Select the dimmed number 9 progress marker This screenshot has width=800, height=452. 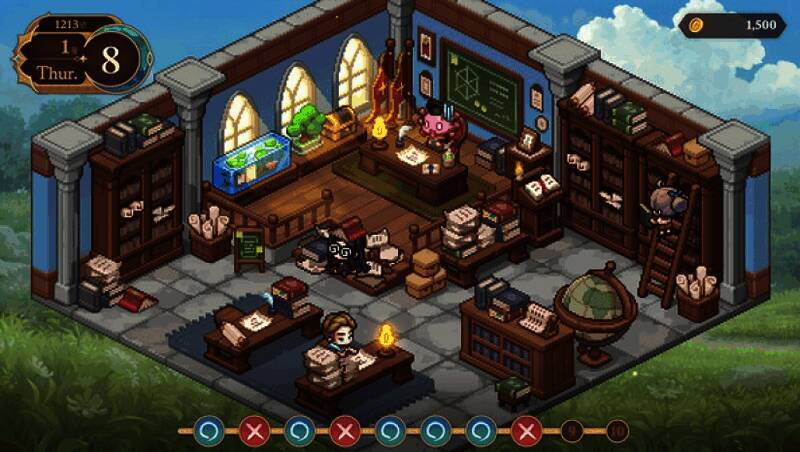coord(573,431)
